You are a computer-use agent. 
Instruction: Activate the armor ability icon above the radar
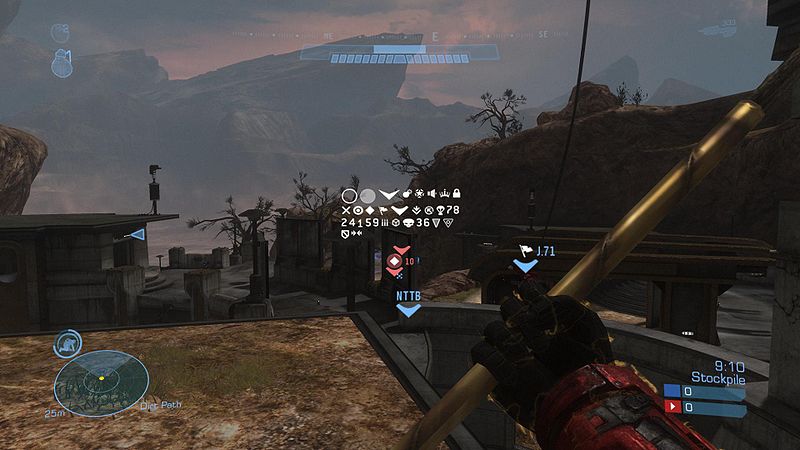(x=68, y=342)
